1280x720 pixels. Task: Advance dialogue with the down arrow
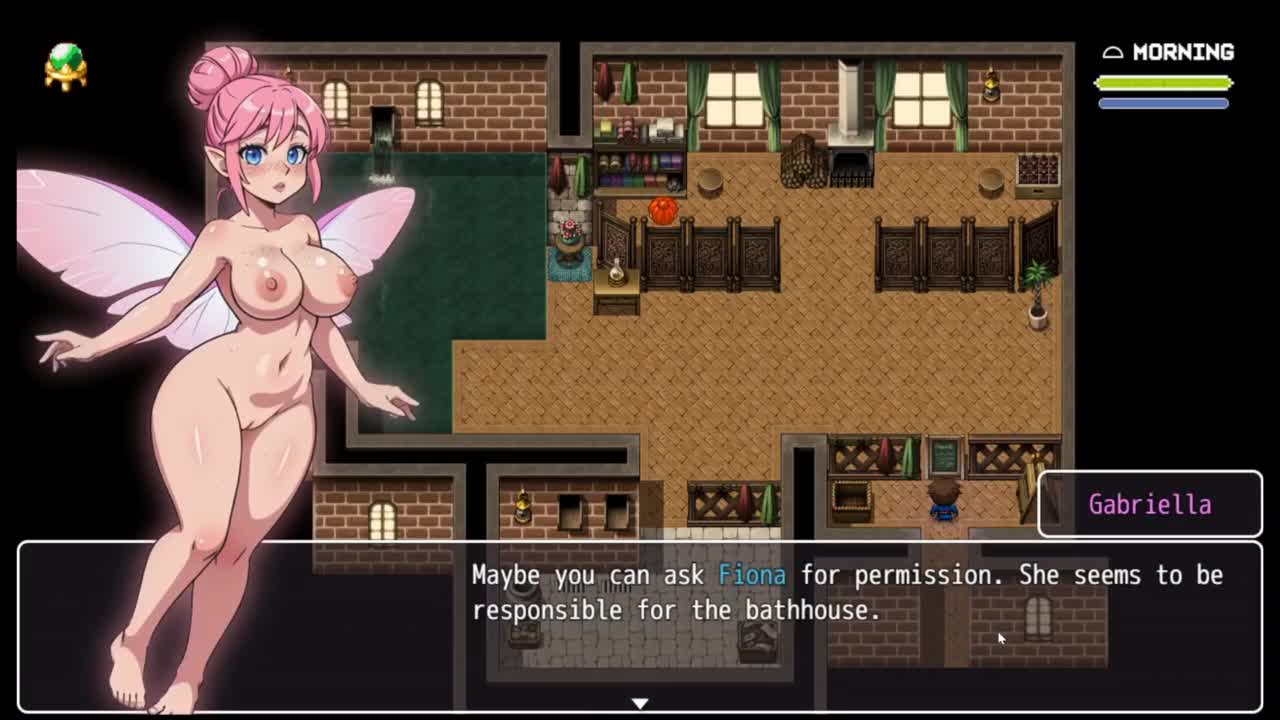point(640,703)
